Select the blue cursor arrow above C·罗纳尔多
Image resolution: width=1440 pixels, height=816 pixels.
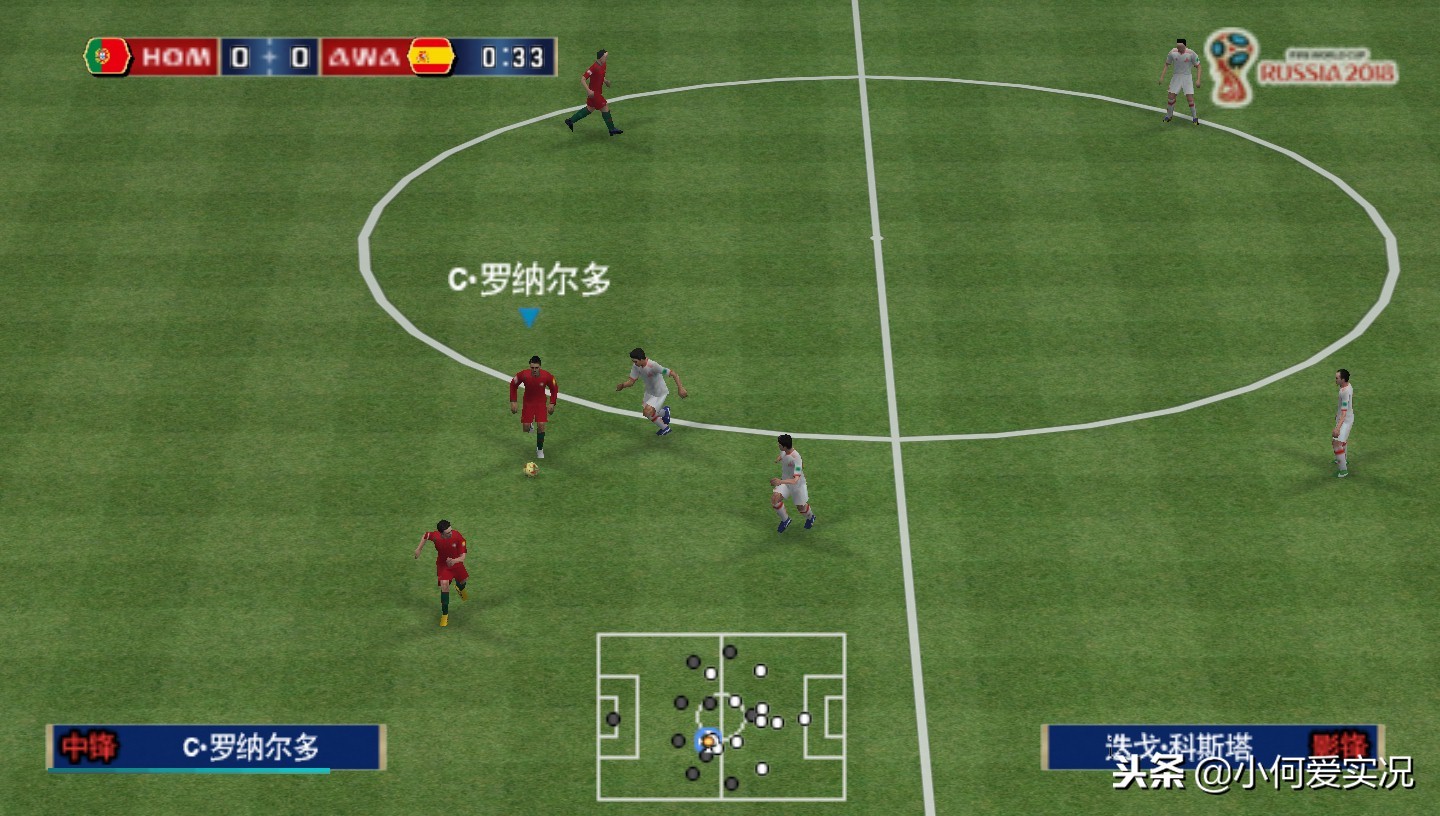[x=528, y=316]
